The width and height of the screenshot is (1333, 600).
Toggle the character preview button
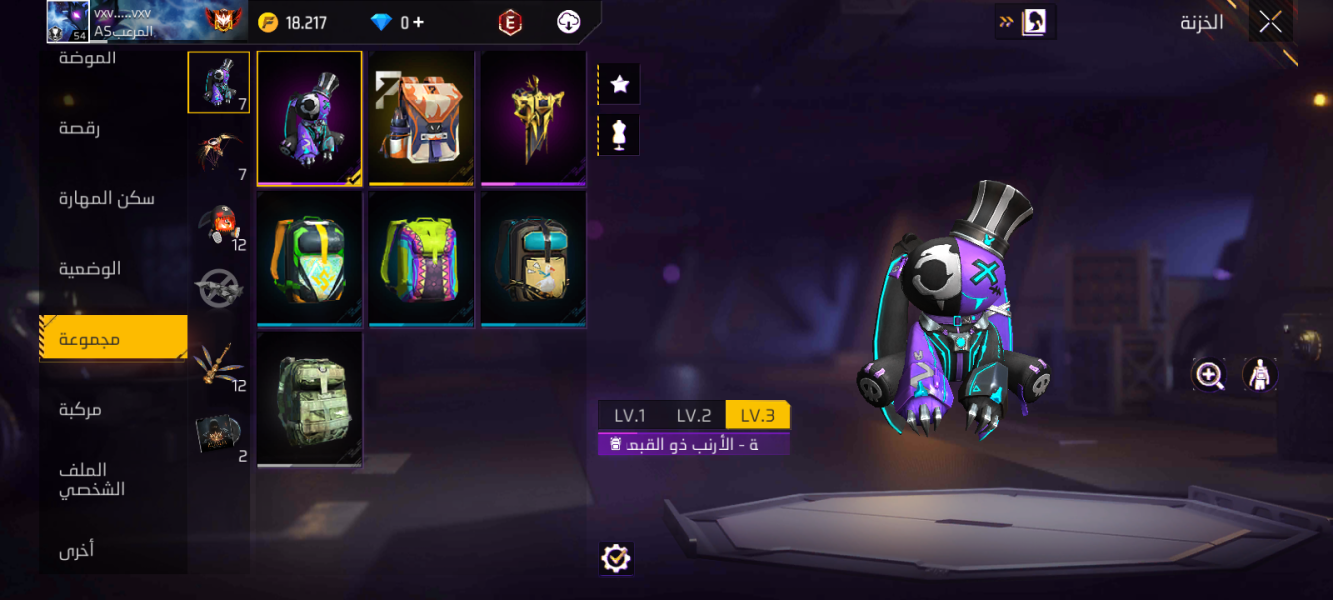point(1260,375)
